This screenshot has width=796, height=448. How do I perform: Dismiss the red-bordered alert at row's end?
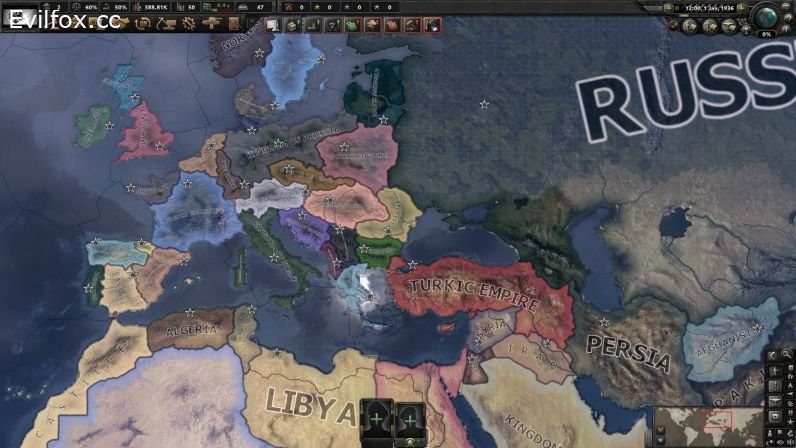pos(432,24)
